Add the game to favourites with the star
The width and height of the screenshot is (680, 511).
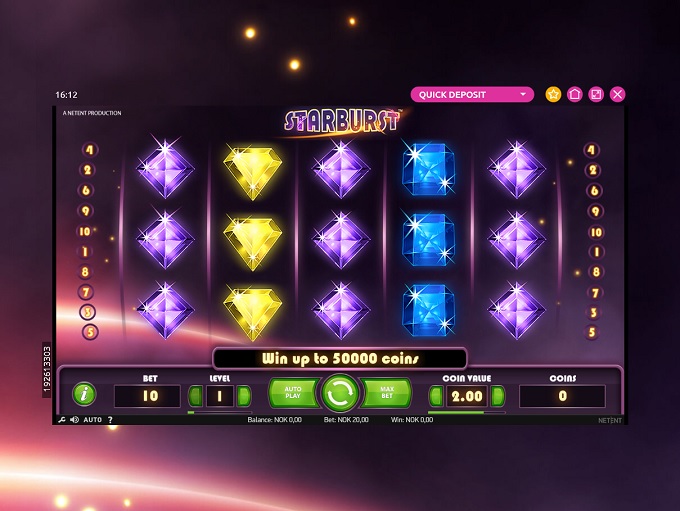click(x=553, y=94)
